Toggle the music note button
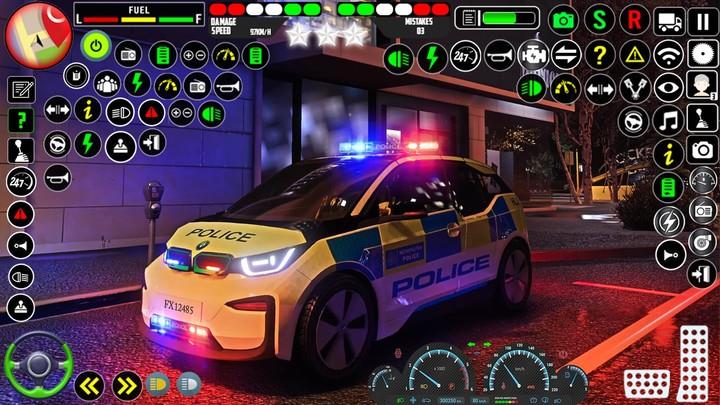Screen dimensions: 720x405 pyautogui.click(x=667, y=121)
